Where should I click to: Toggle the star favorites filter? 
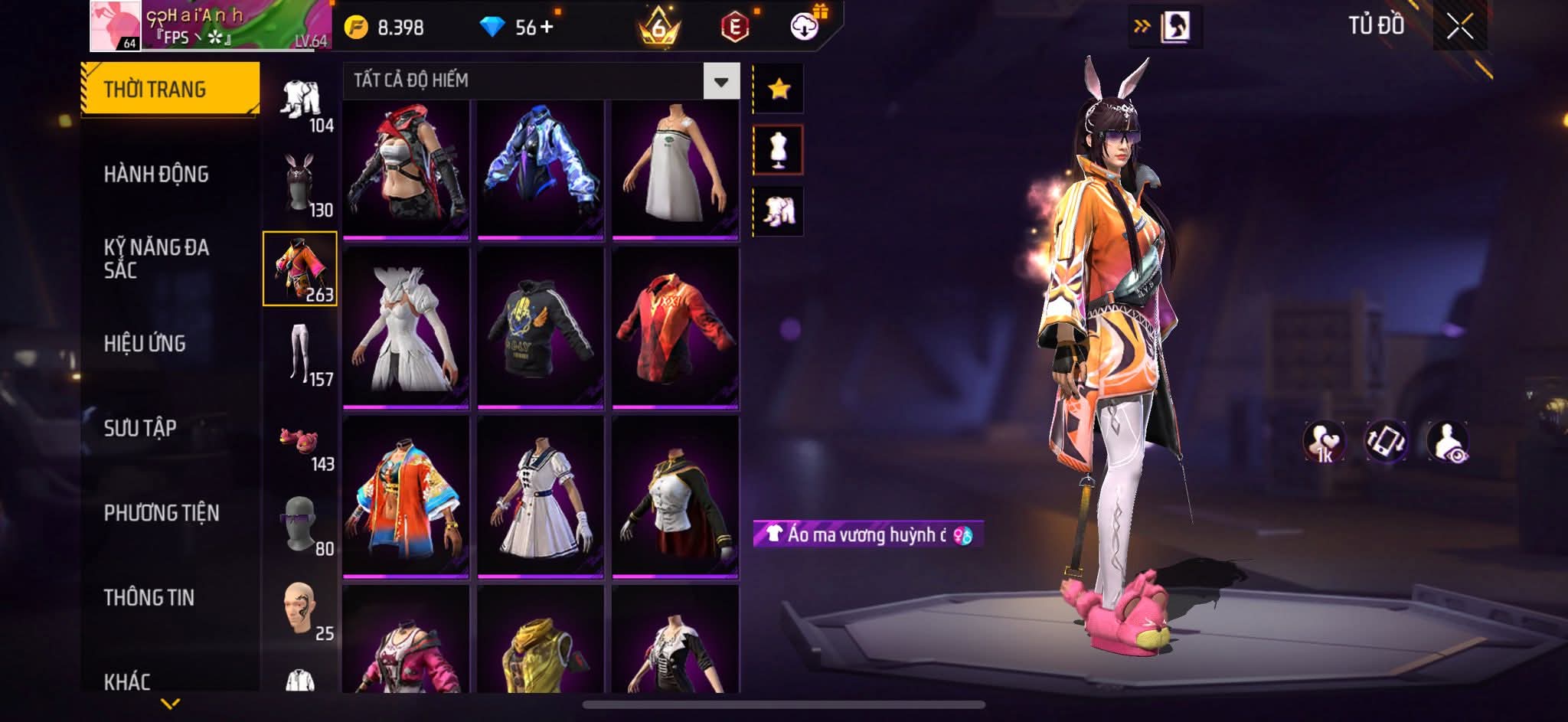tap(779, 90)
